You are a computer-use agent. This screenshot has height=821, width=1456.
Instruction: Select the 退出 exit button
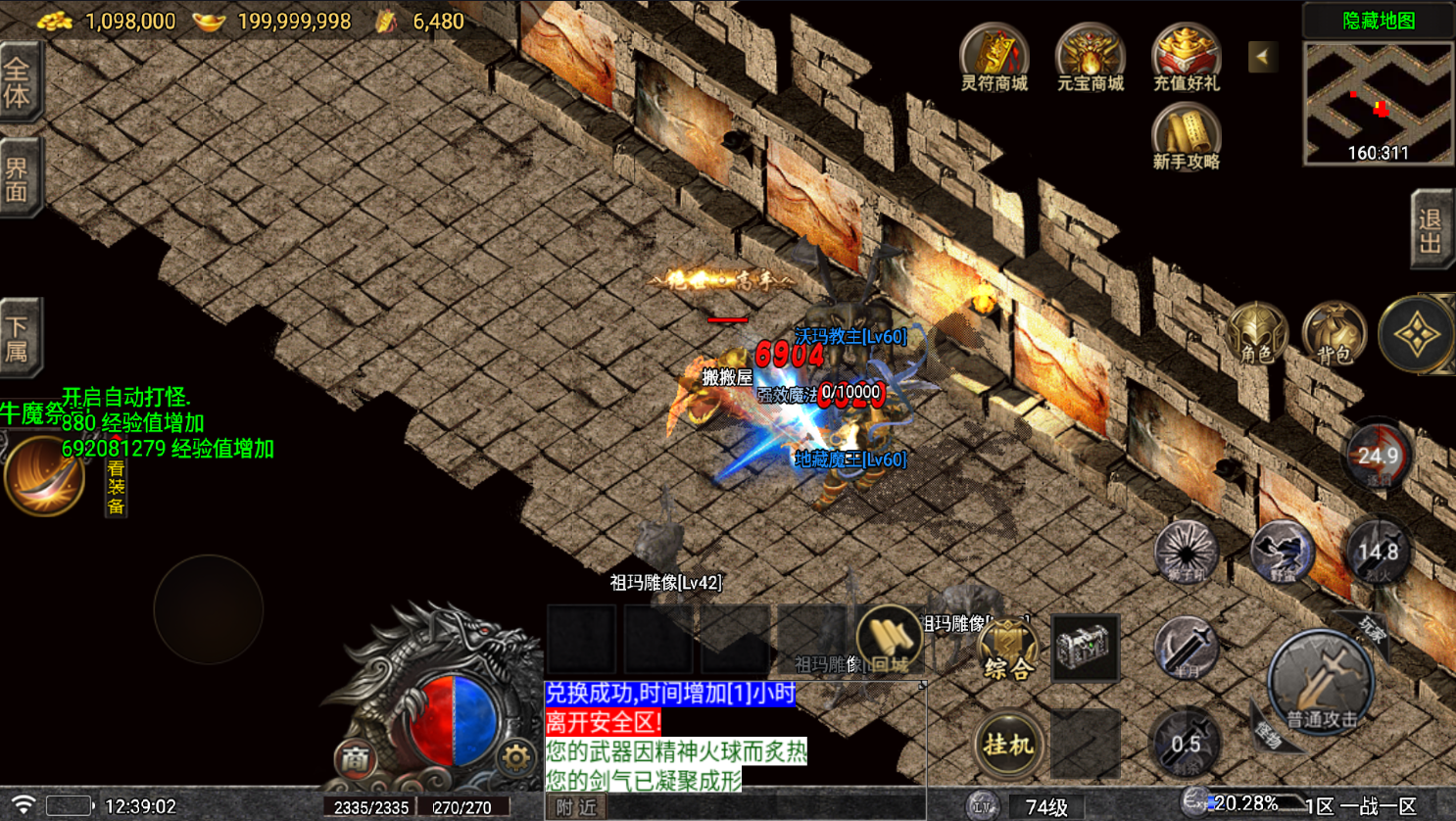1431,229
